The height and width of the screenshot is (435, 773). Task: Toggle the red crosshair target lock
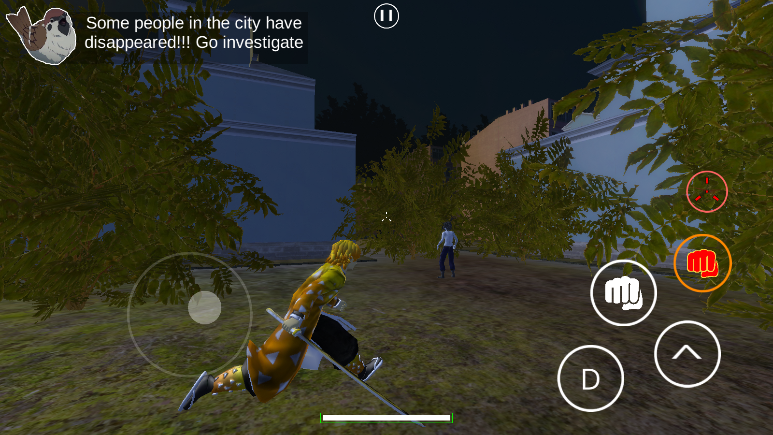click(x=707, y=190)
